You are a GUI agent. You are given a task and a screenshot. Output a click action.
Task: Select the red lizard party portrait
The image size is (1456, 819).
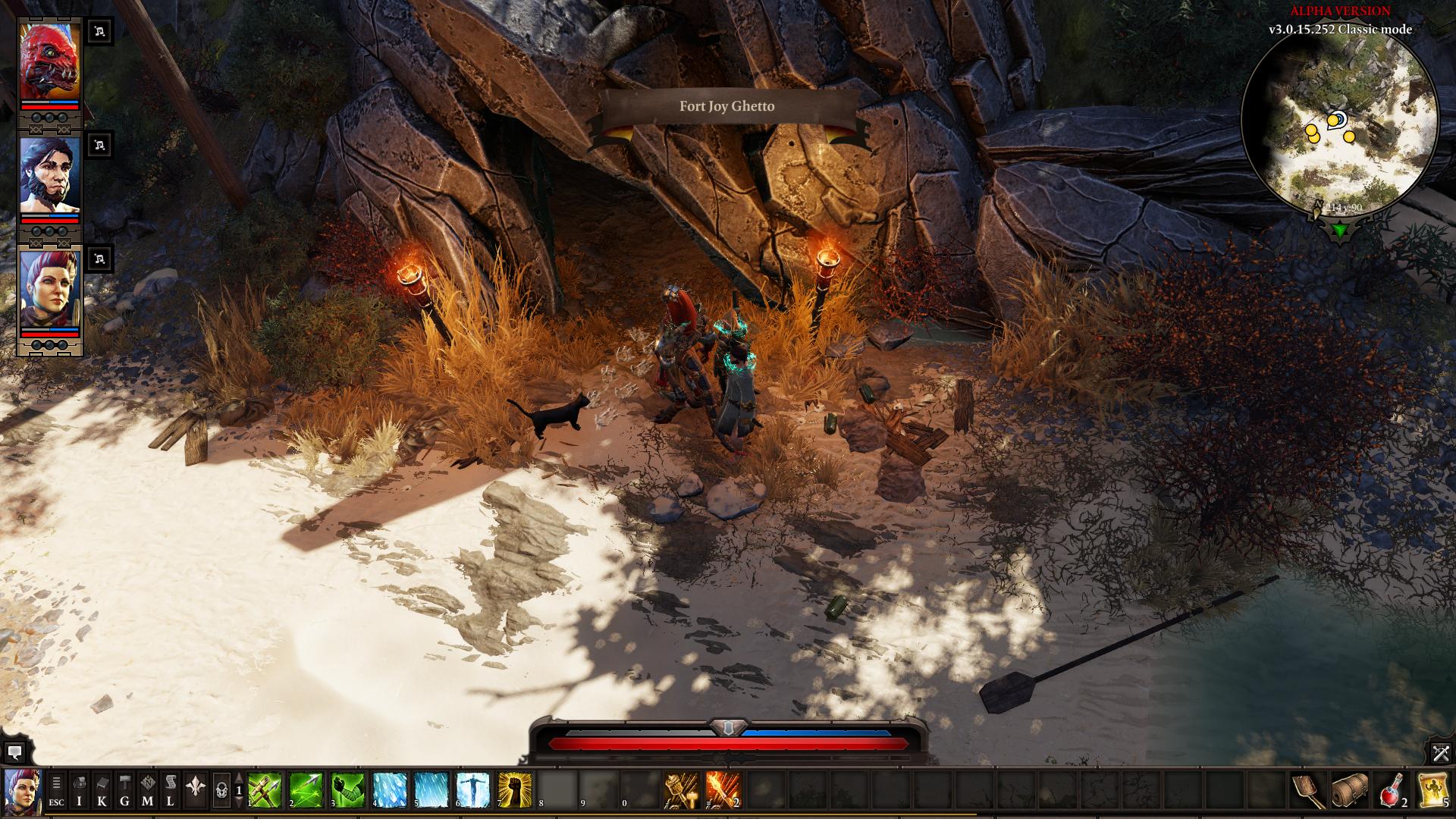49,61
